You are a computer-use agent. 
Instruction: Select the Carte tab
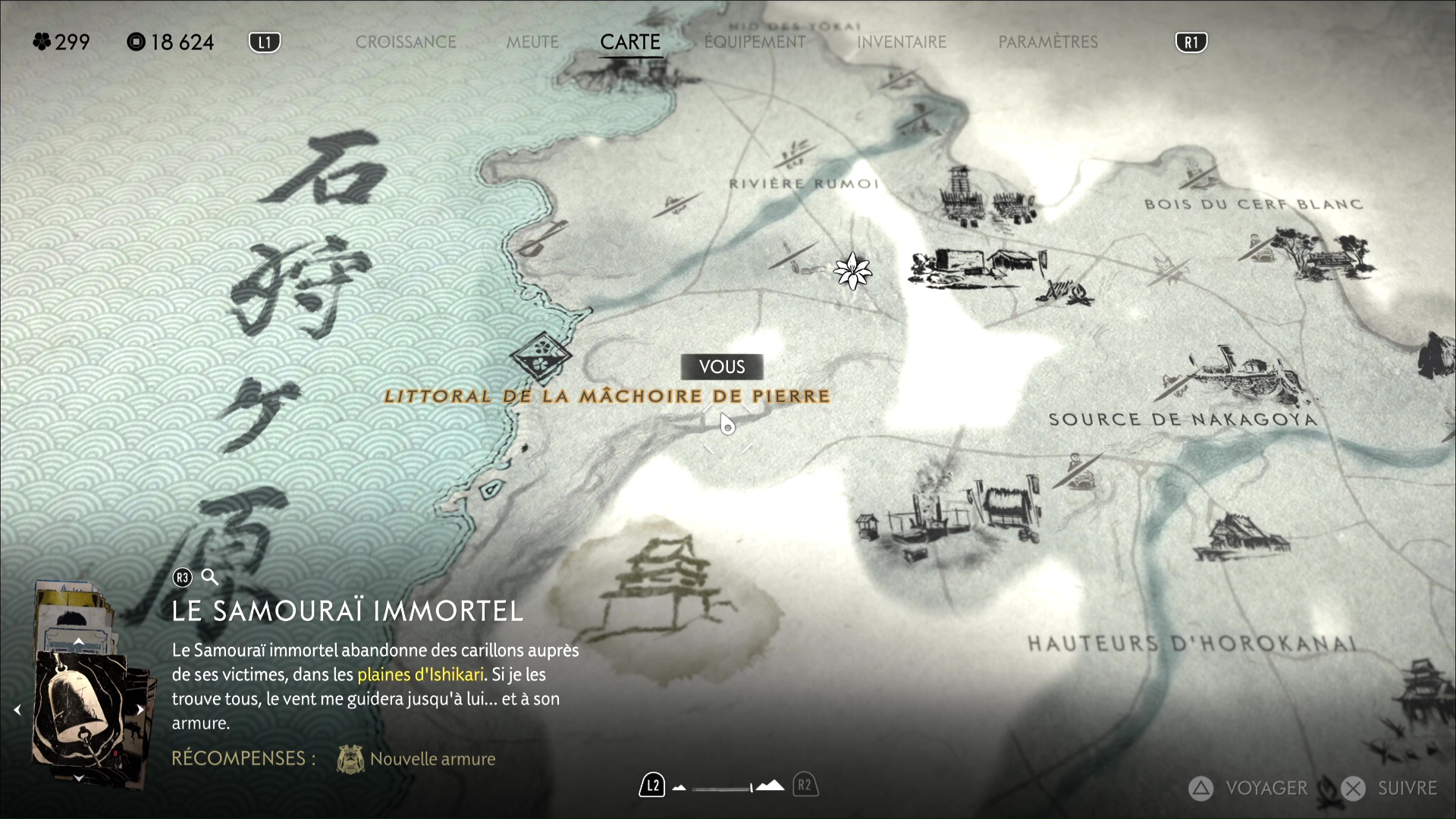pos(630,42)
